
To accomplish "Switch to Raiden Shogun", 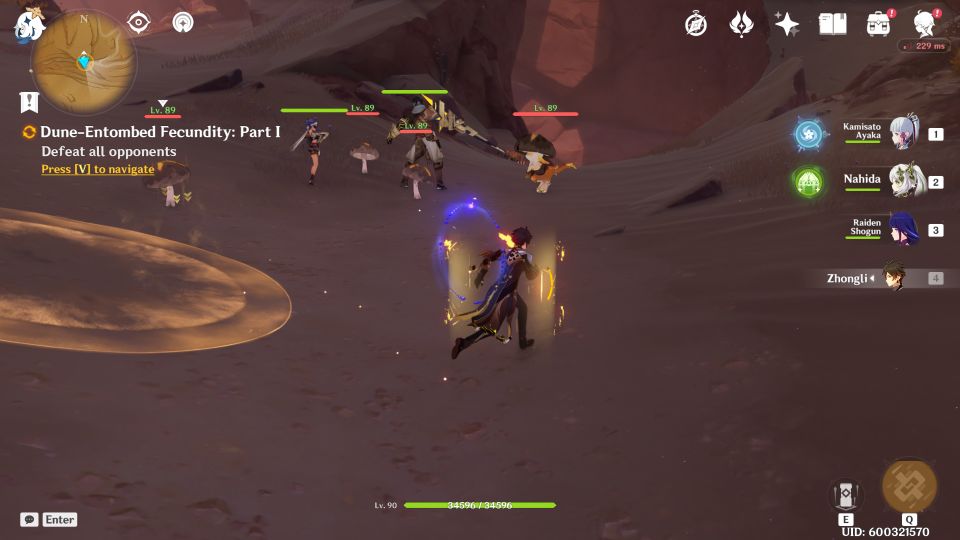I will coord(904,229).
